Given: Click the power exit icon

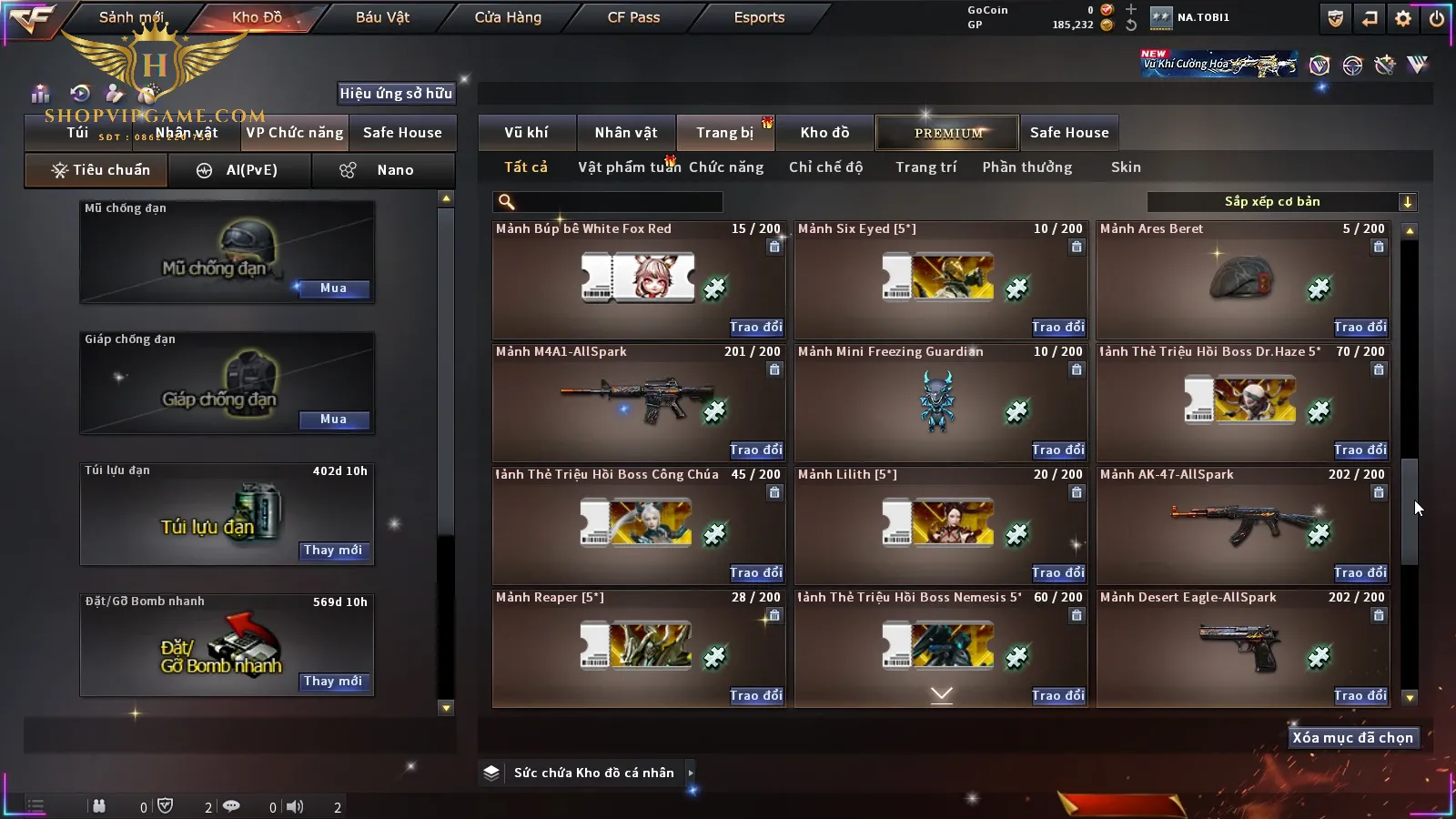Looking at the screenshot, I should point(1437,18).
